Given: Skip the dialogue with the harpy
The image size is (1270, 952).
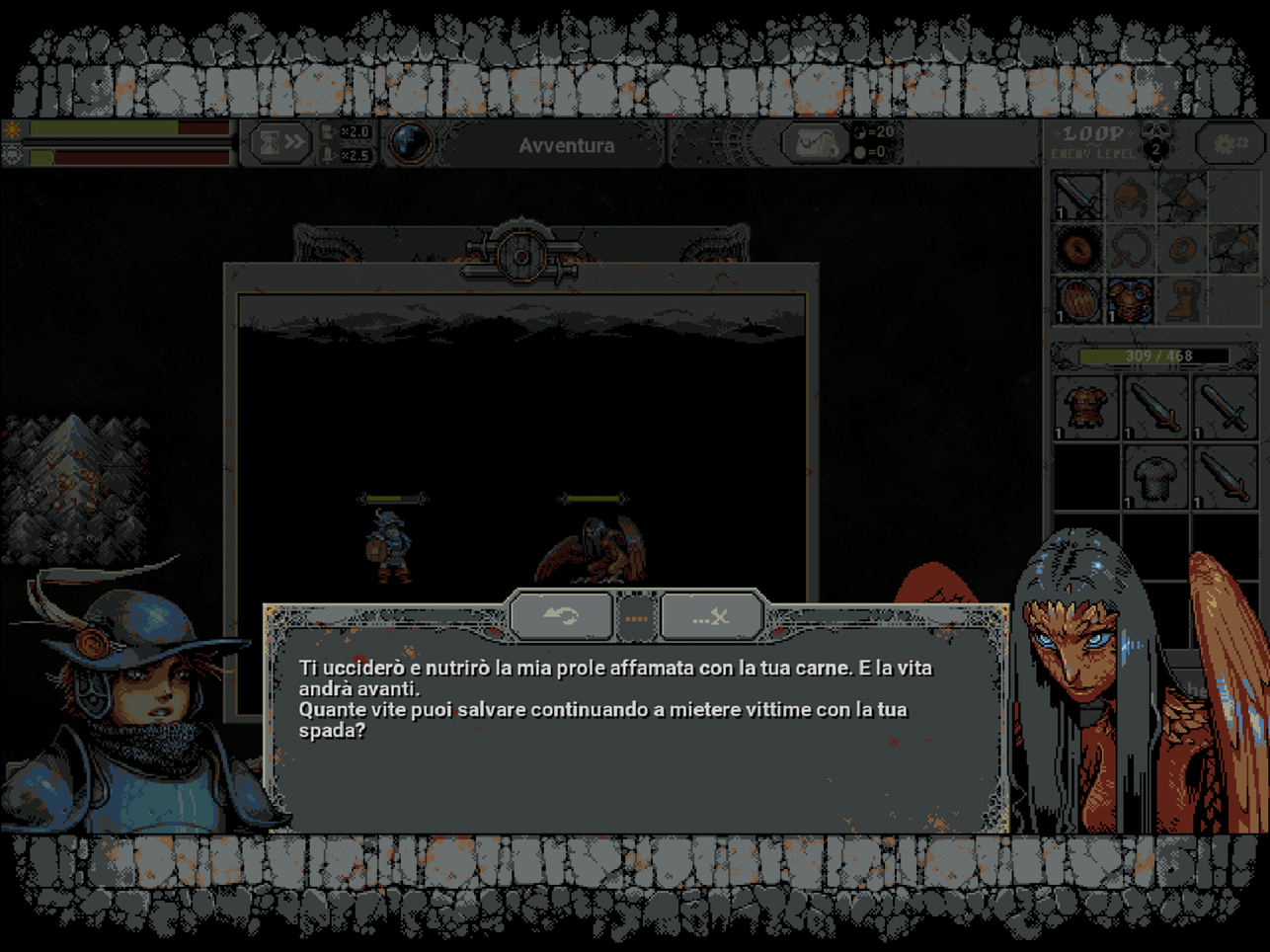Looking at the screenshot, I should tap(711, 617).
